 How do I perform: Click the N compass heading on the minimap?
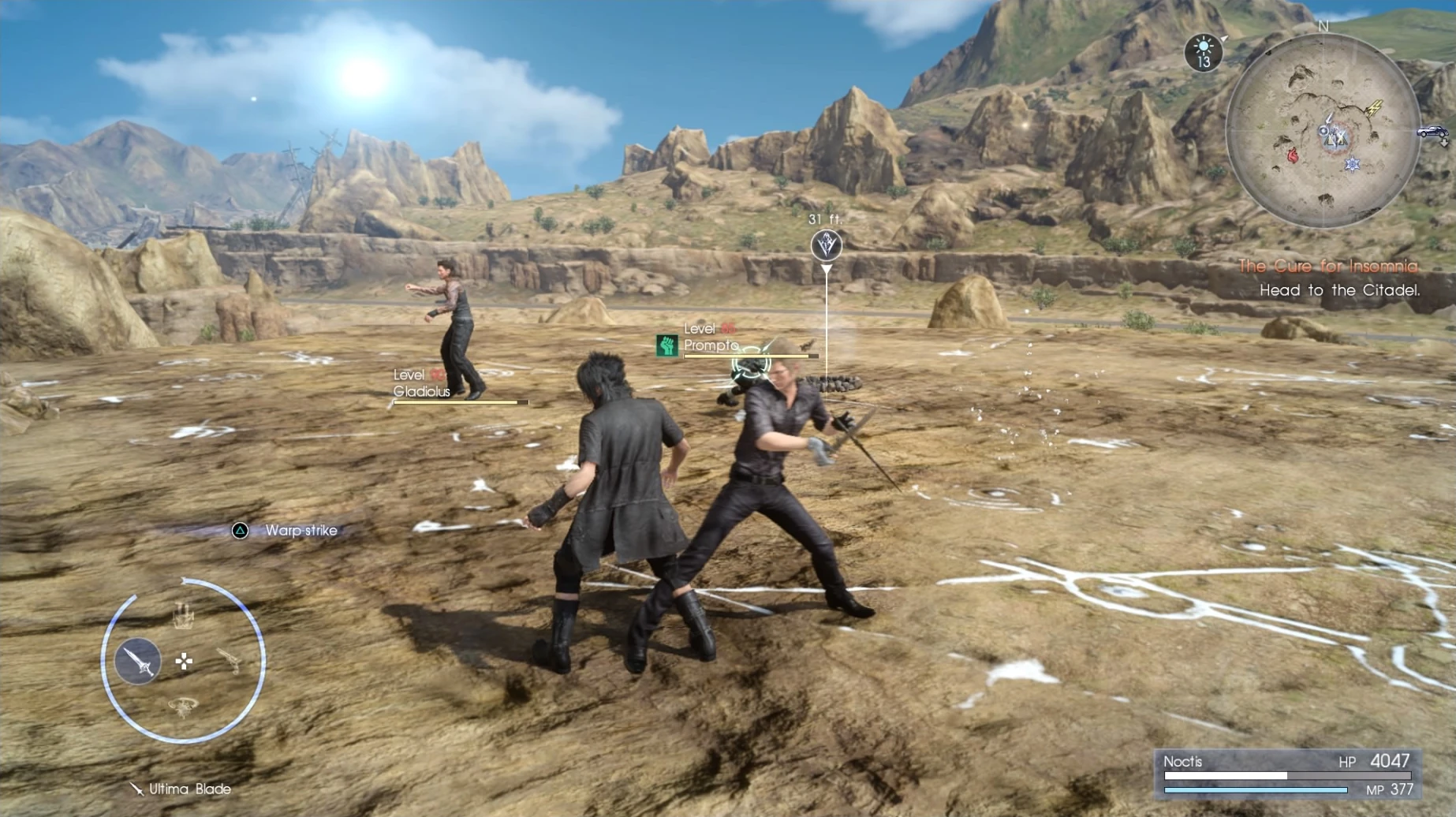coord(1324,26)
